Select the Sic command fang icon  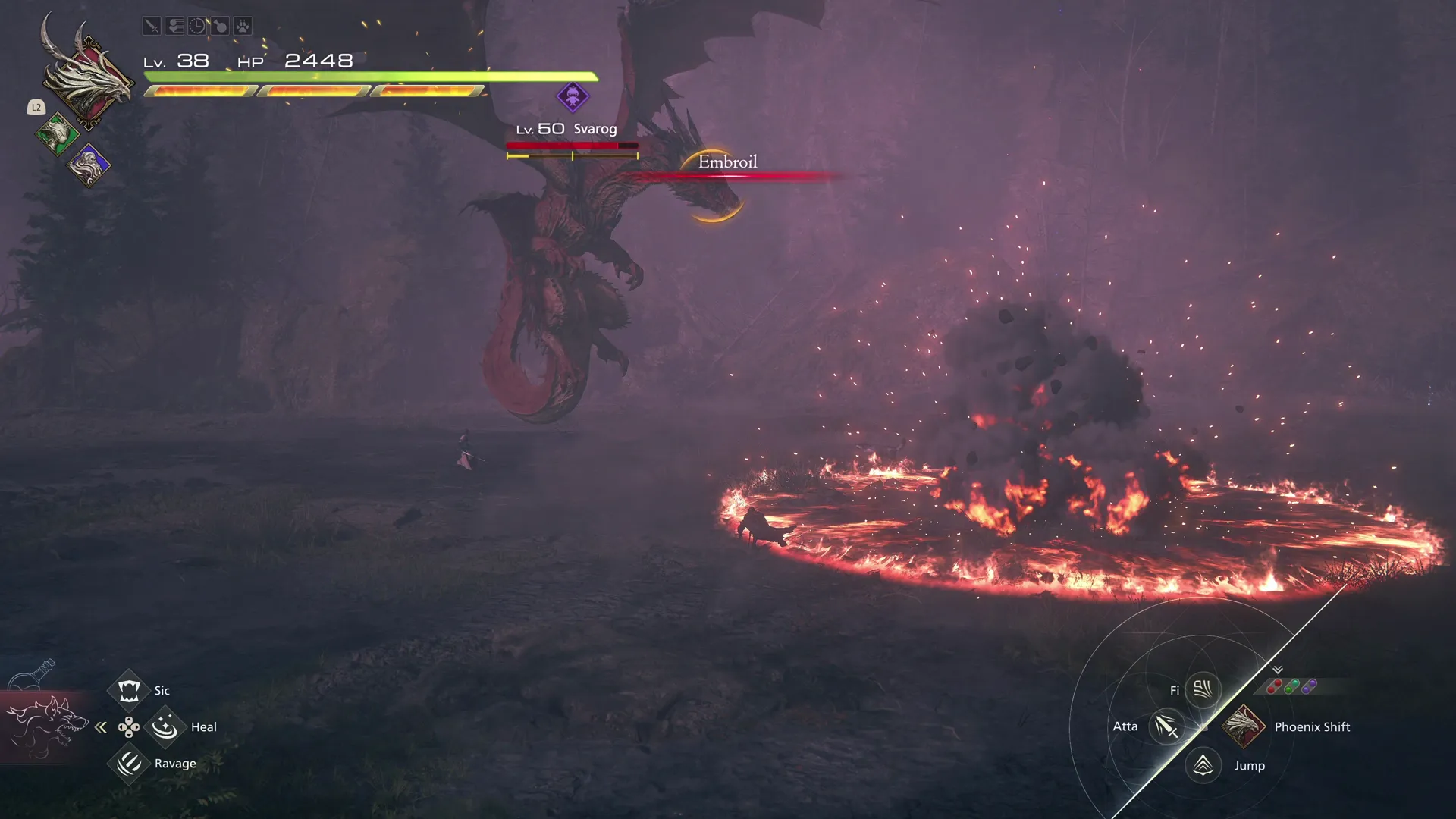click(x=129, y=689)
